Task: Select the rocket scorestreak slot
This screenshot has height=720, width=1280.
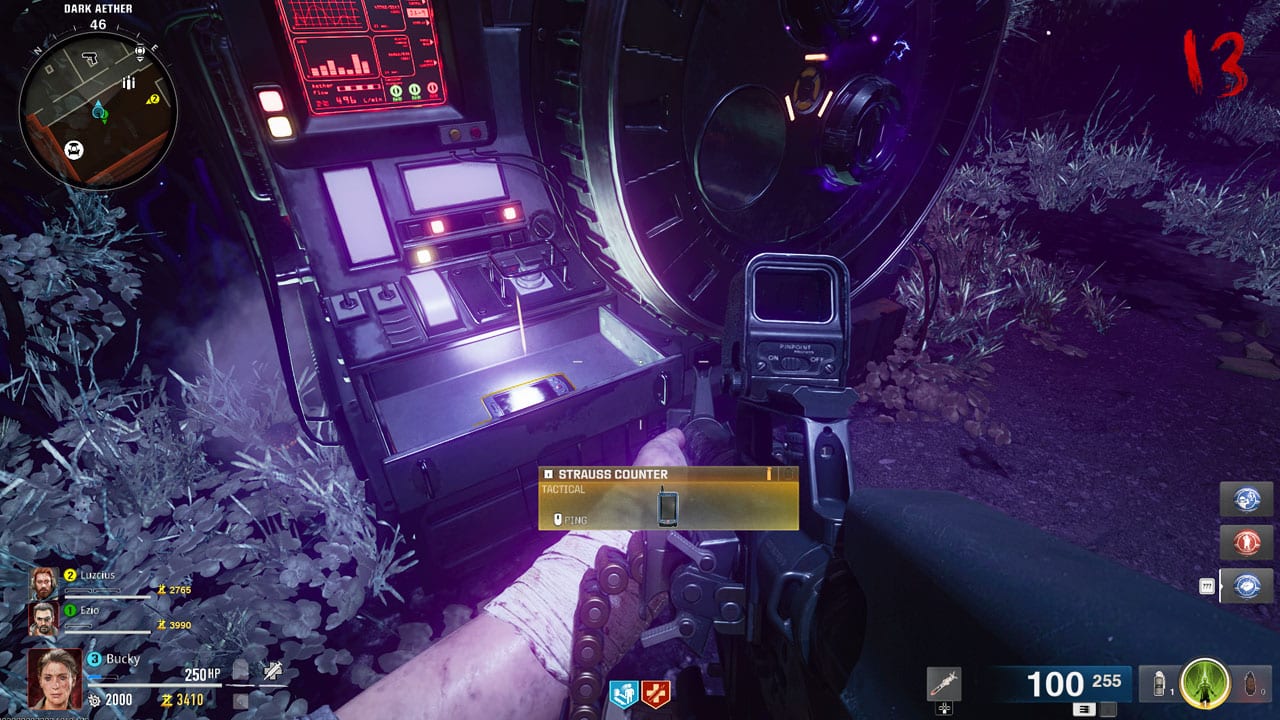Action: click(x=943, y=684)
